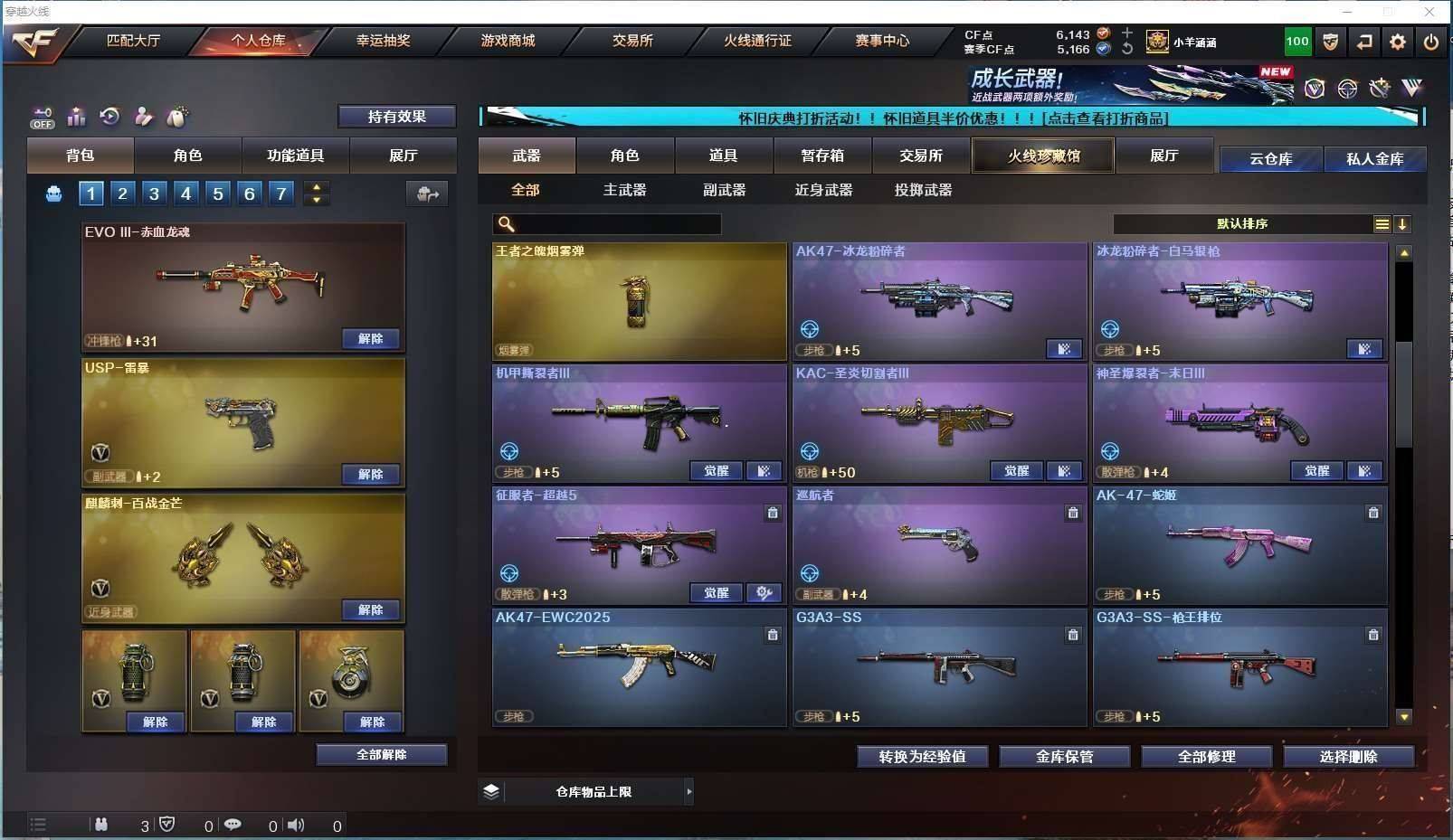Viewport: 1453px width, 840px height.
Task: Open the 默认排序 sort dropdown
Action: pos(1242,224)
